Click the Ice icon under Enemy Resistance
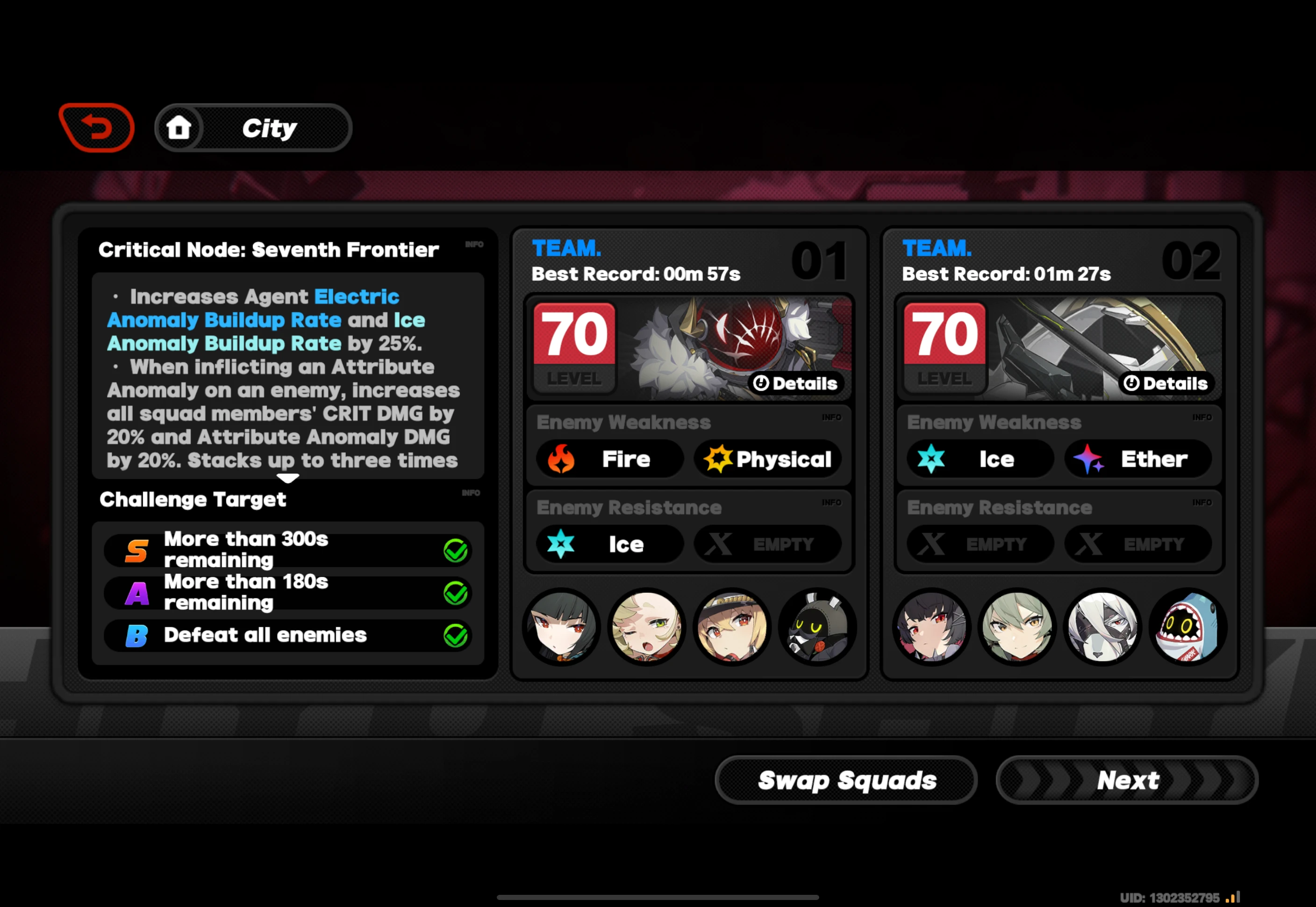Screen dimensions: 1316x907 click(x=608, y=544)
